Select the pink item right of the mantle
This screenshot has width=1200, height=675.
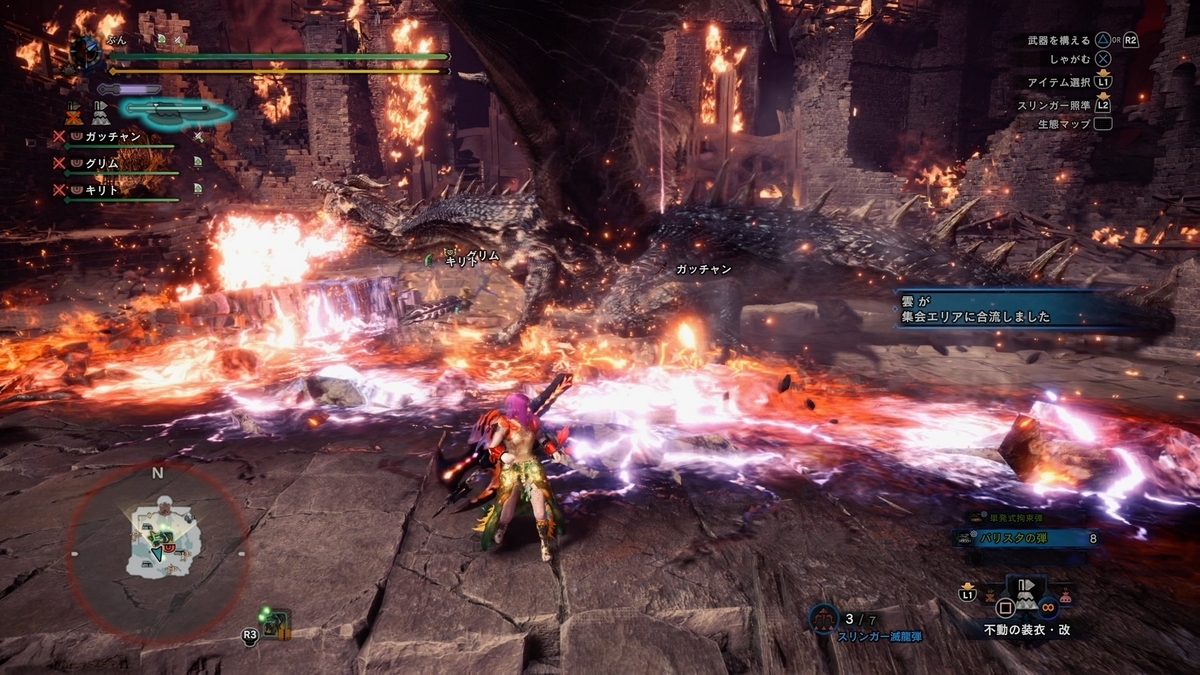click(x=1068, y=597)
